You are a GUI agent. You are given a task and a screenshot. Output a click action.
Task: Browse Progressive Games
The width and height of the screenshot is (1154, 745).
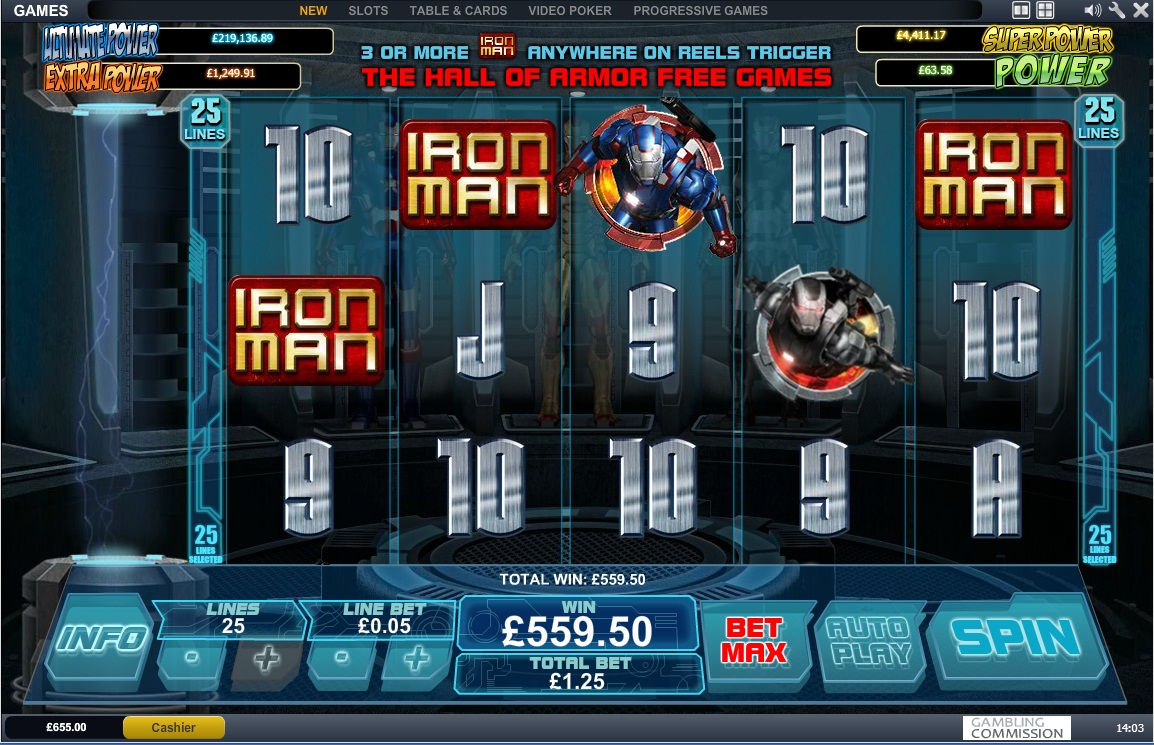pos(700,11)
